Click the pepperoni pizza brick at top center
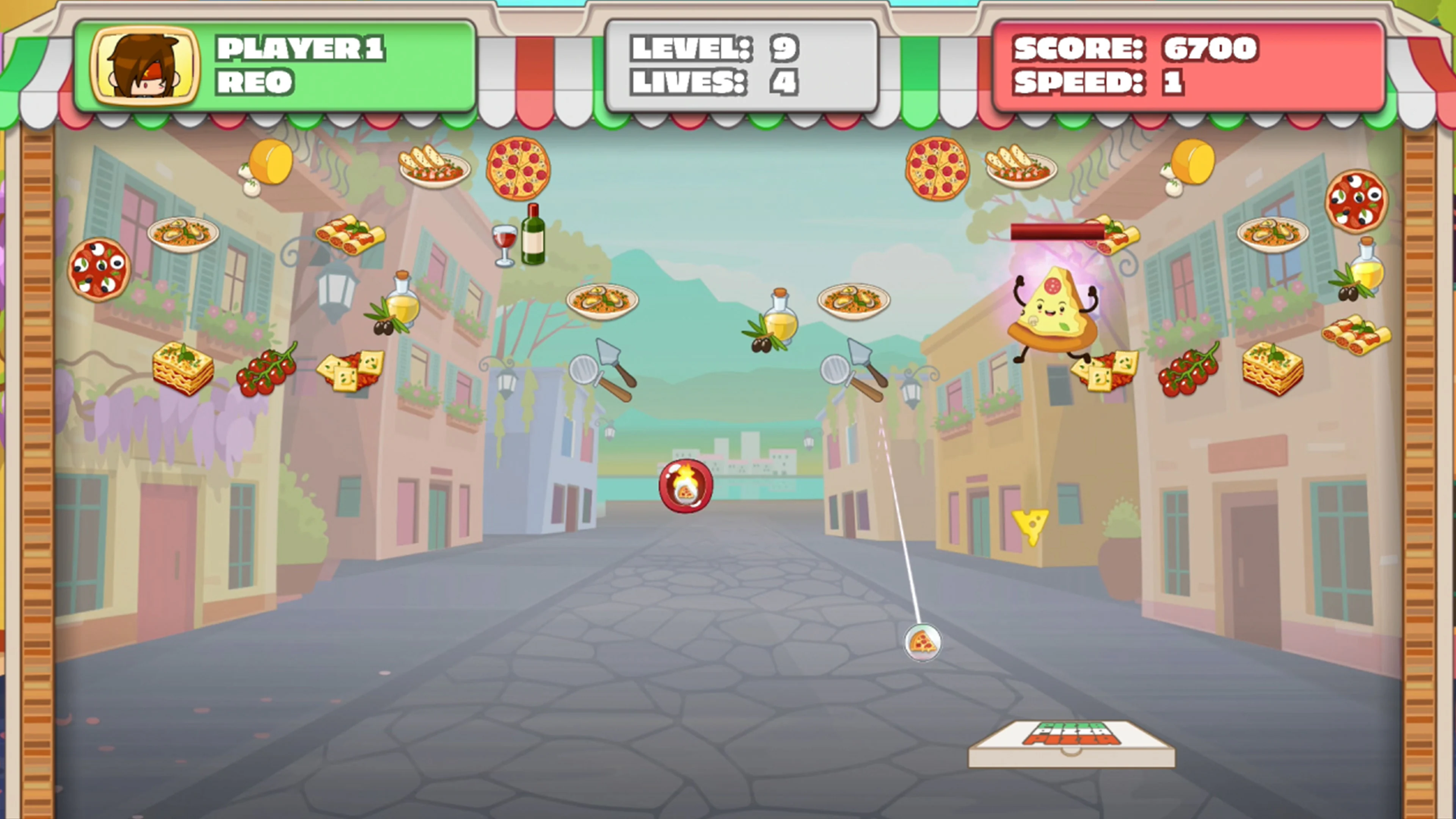The image size is (1456, 819). point(517,169)
